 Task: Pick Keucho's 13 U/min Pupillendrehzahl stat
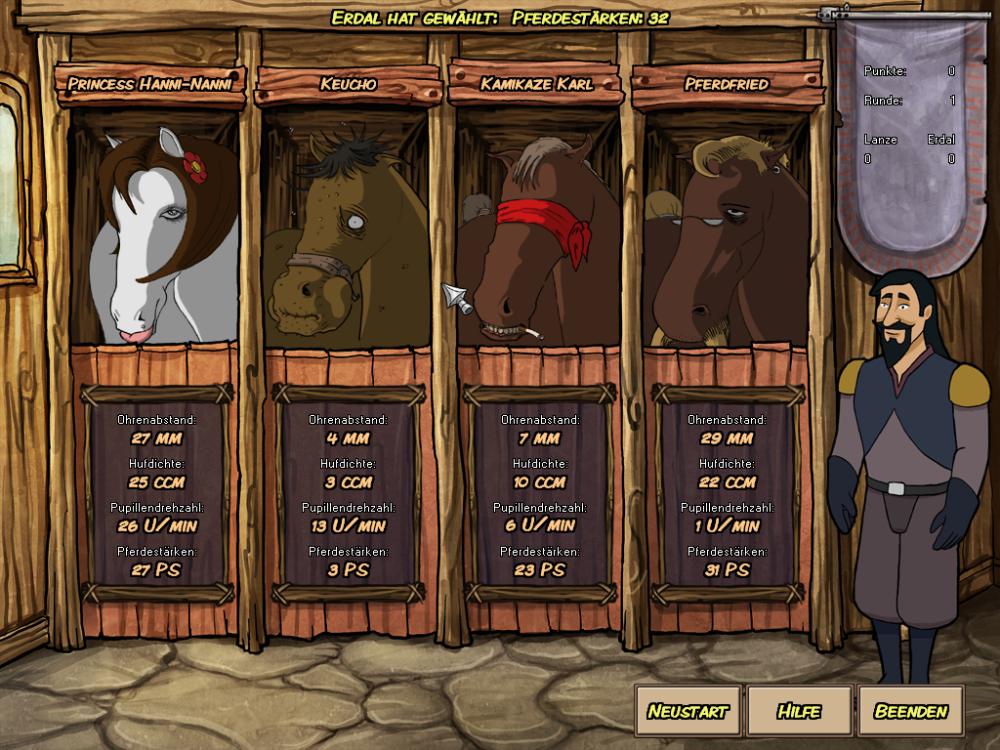tap(348, 526)
